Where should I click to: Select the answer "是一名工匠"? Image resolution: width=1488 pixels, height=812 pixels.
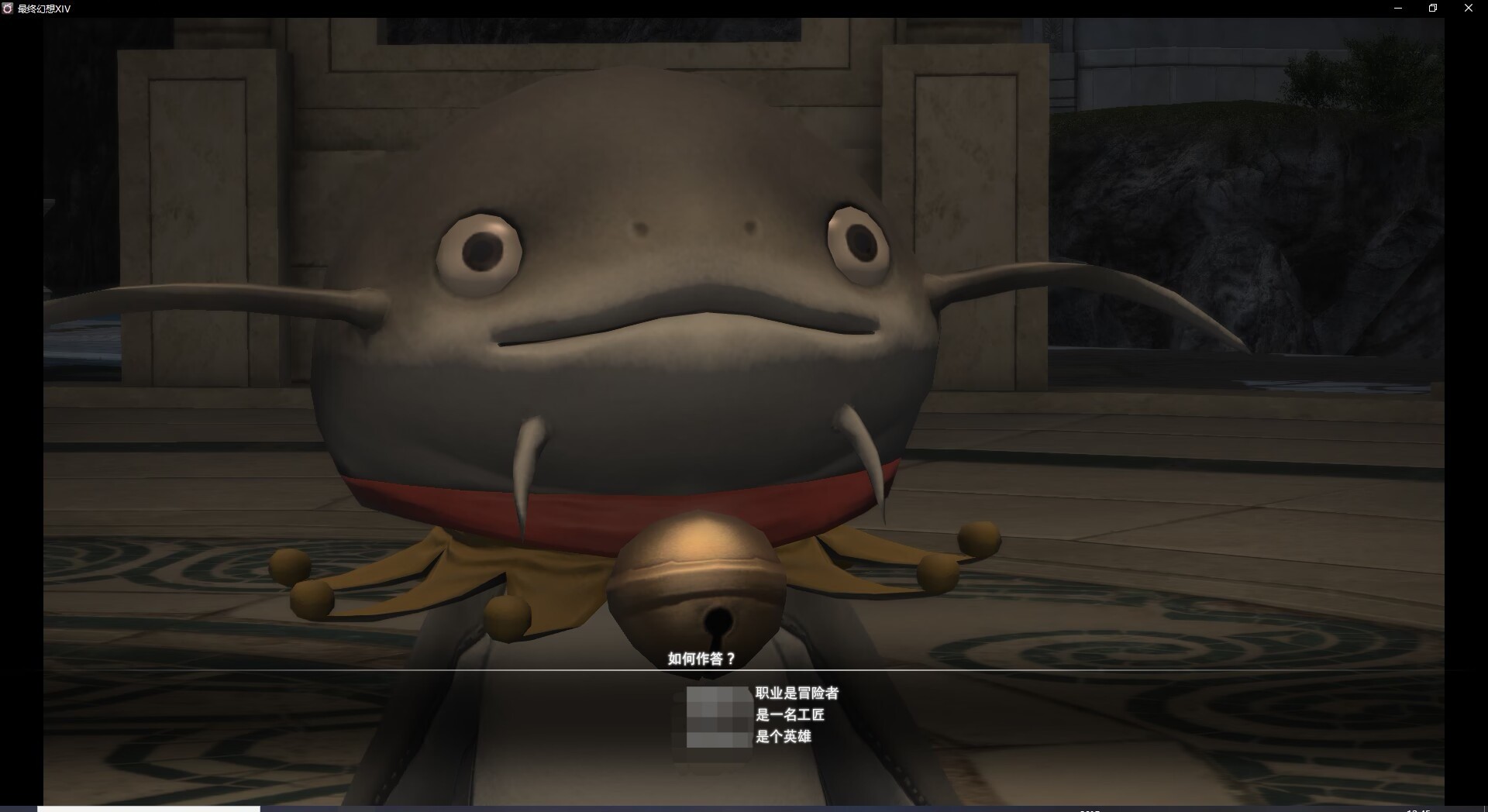[789, 715]
